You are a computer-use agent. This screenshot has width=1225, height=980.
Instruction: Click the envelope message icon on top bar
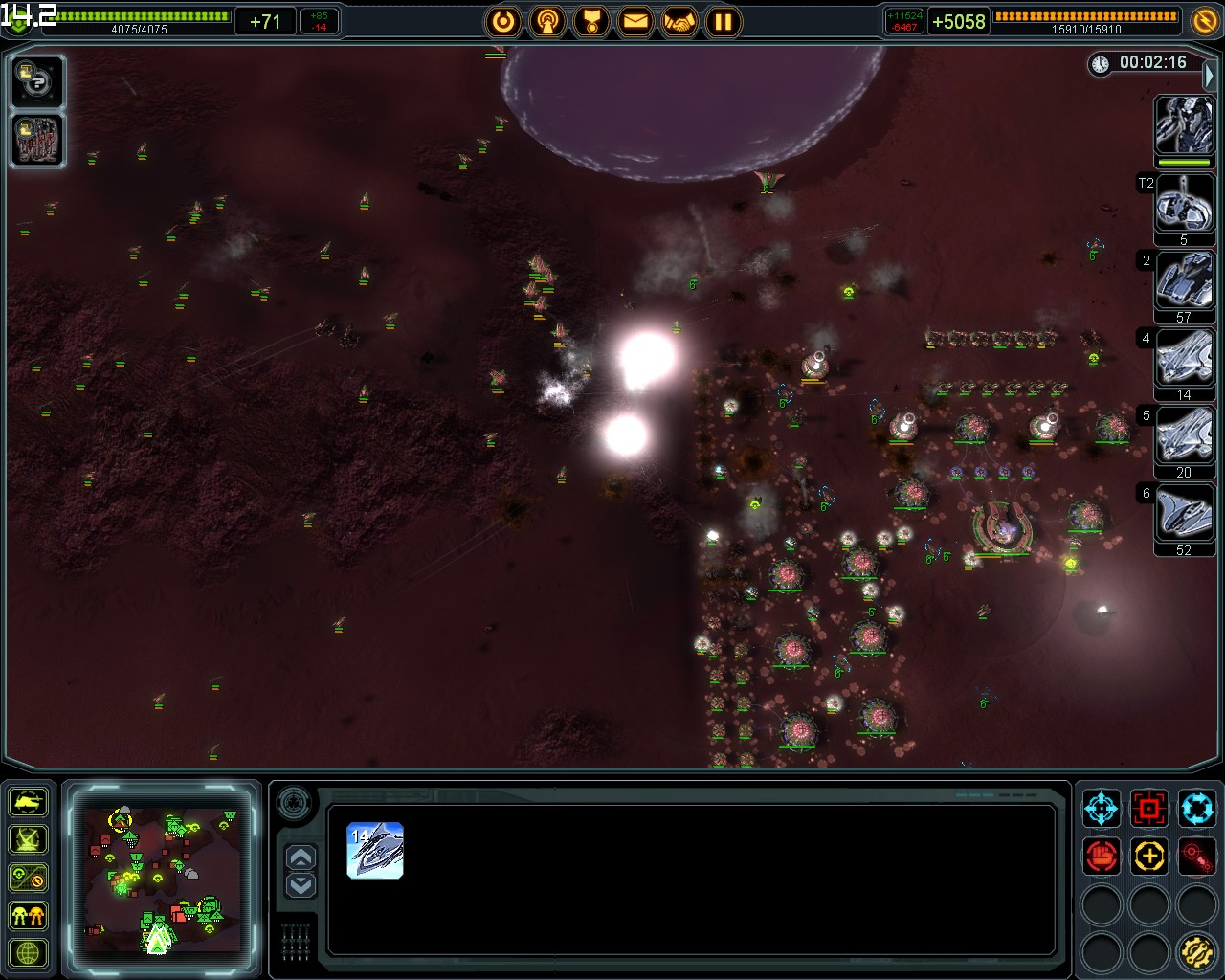point(636,21)
